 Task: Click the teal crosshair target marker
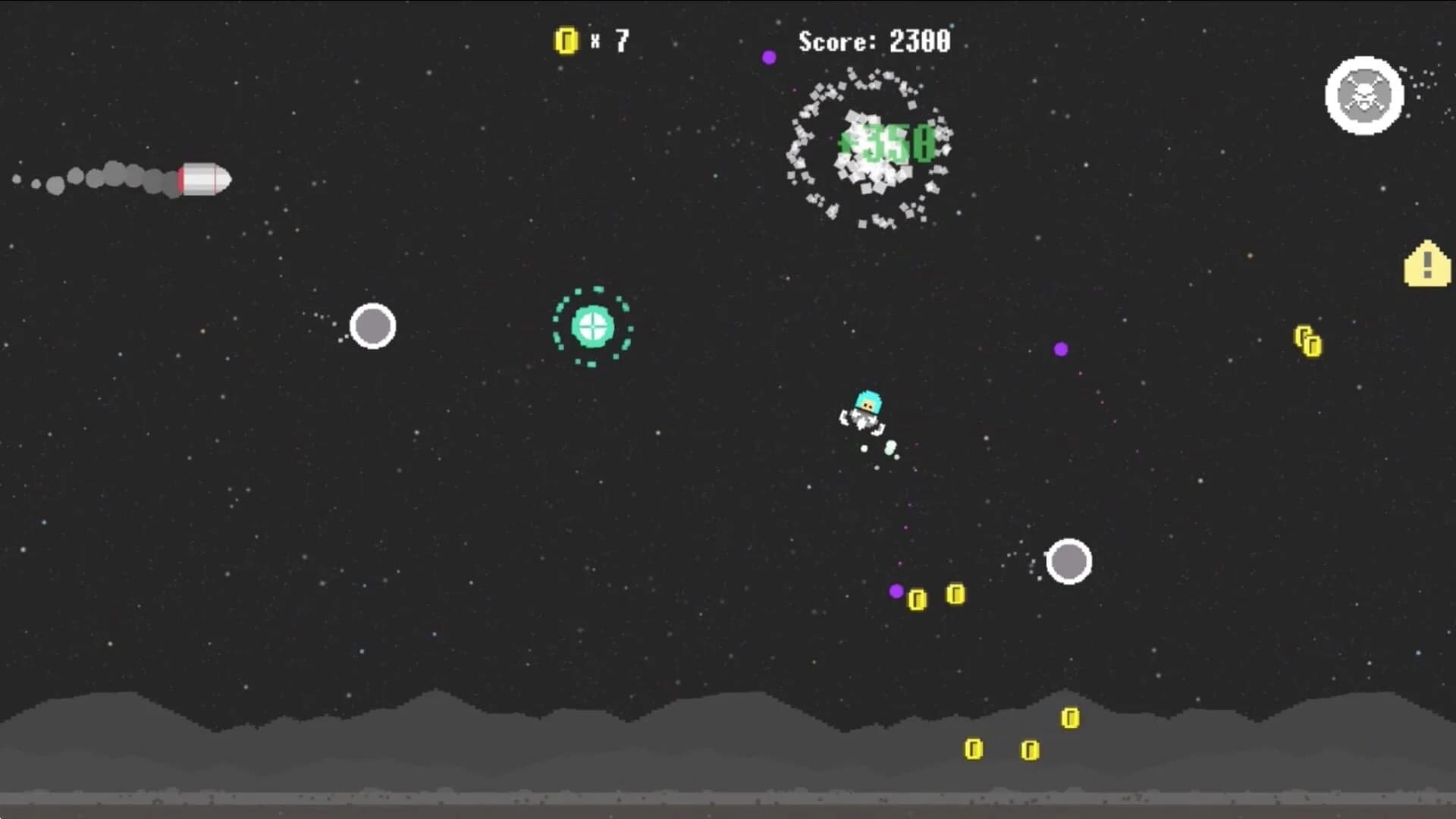[594, 328]
